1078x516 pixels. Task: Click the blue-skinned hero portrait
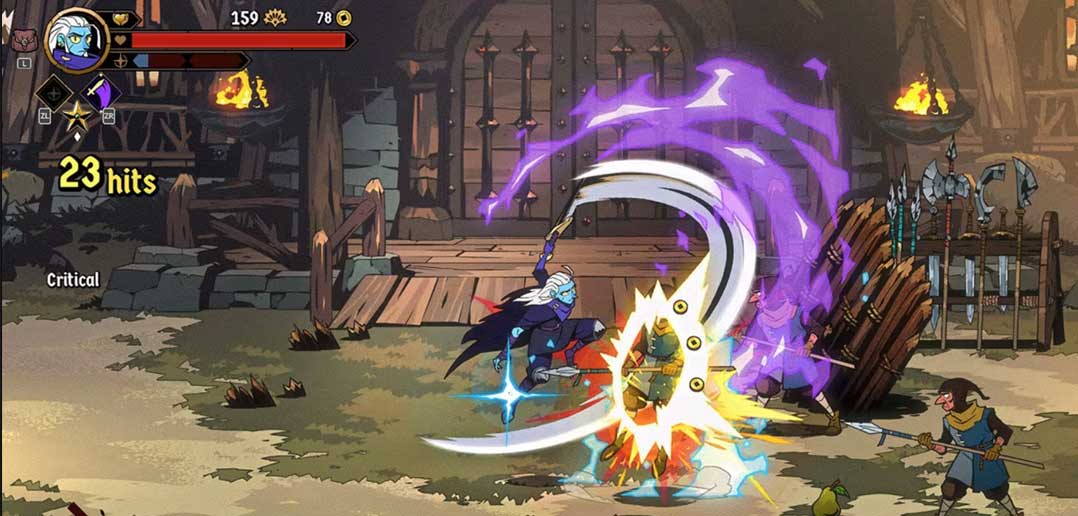point(76,38)
